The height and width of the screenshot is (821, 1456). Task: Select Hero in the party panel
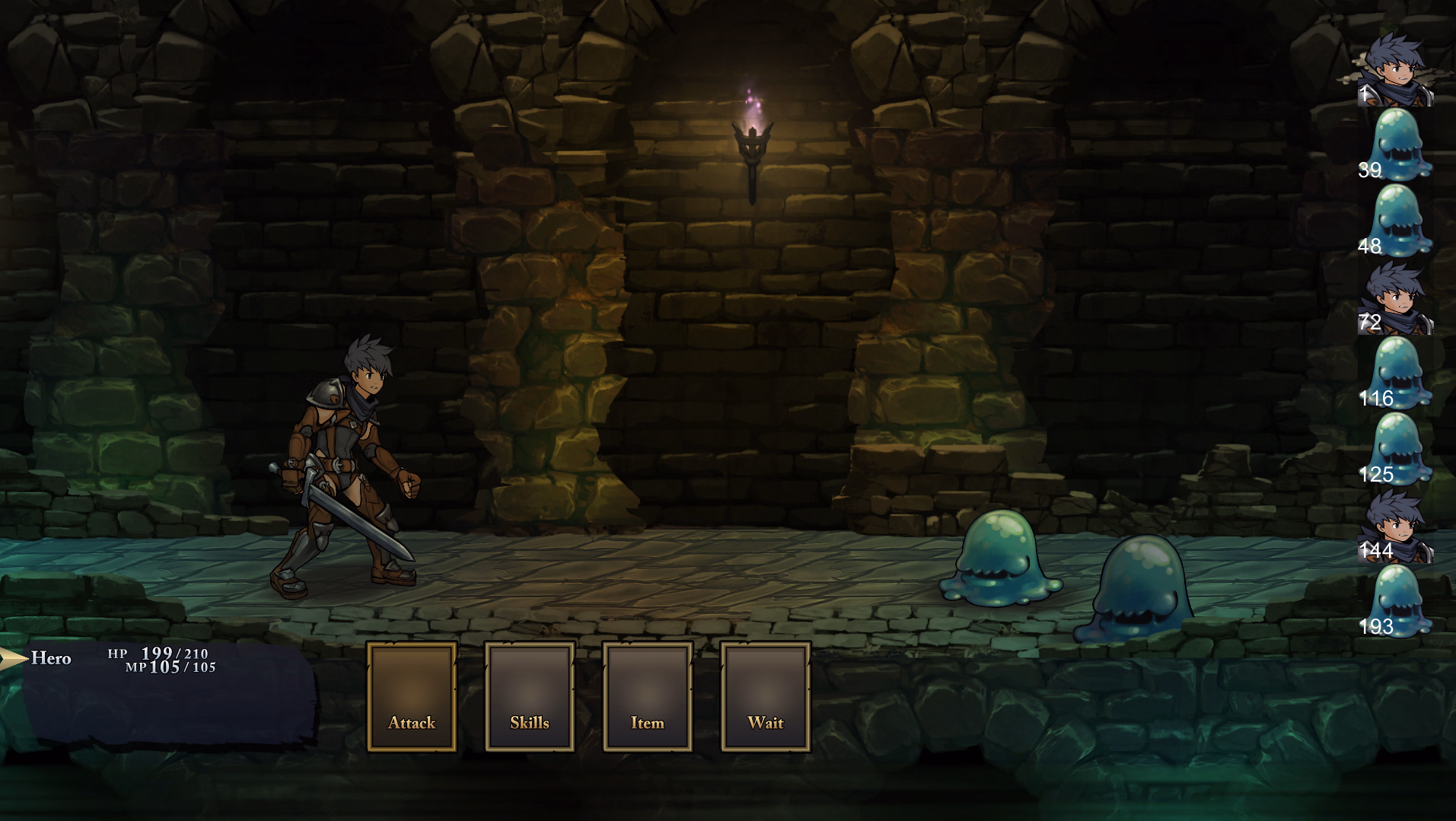pos(51,658)
